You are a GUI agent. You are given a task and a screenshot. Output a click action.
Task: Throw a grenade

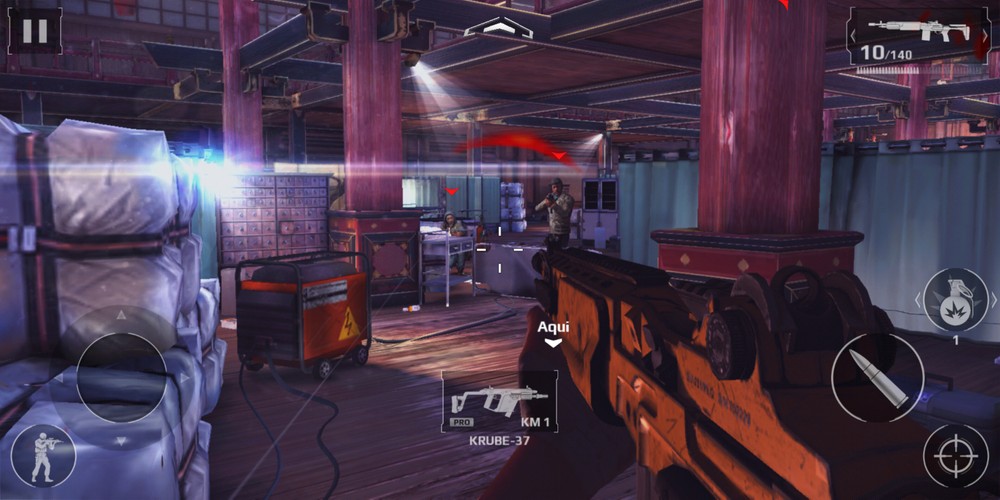pos(954,300)
